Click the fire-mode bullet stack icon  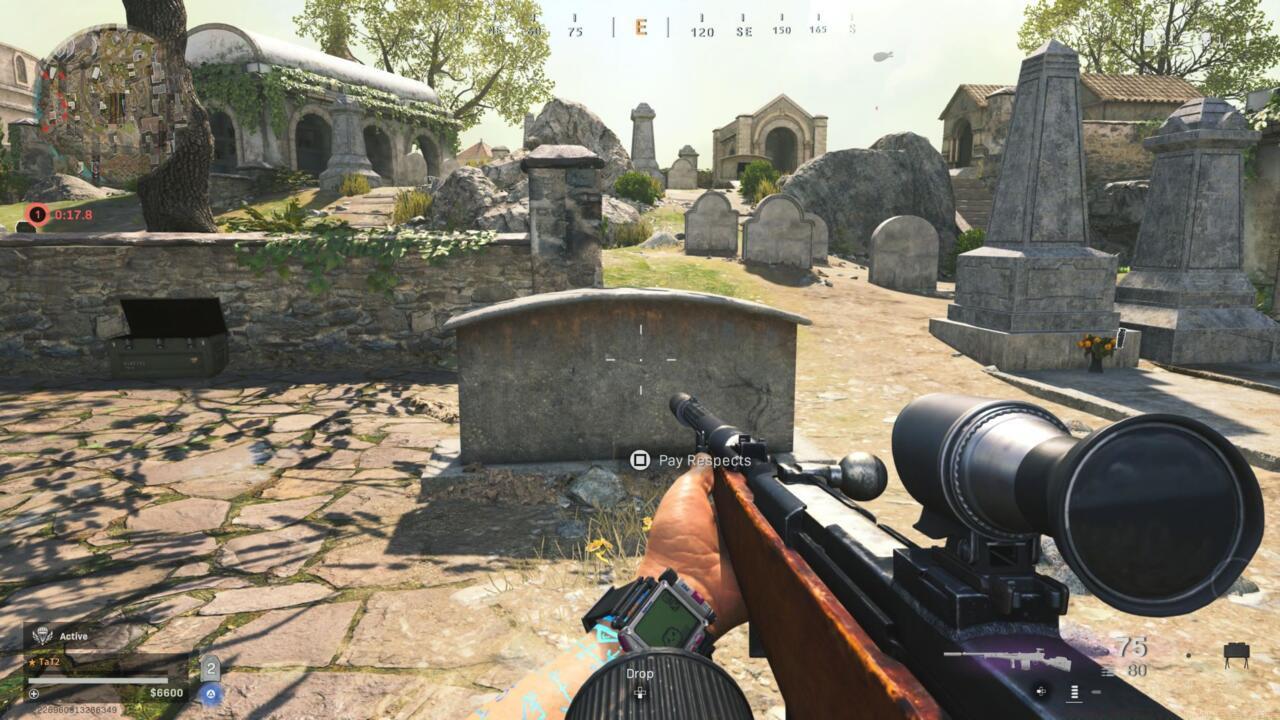(1073, 691)
